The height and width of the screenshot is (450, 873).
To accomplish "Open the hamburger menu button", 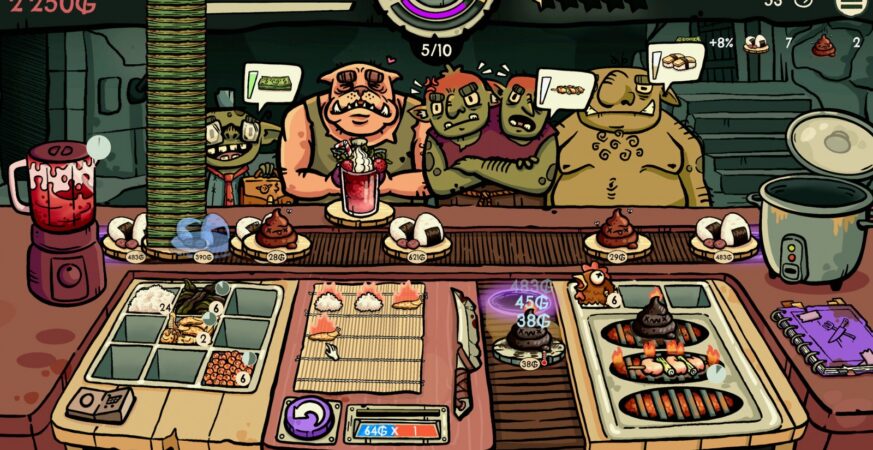I will click(x=850, y=5).
